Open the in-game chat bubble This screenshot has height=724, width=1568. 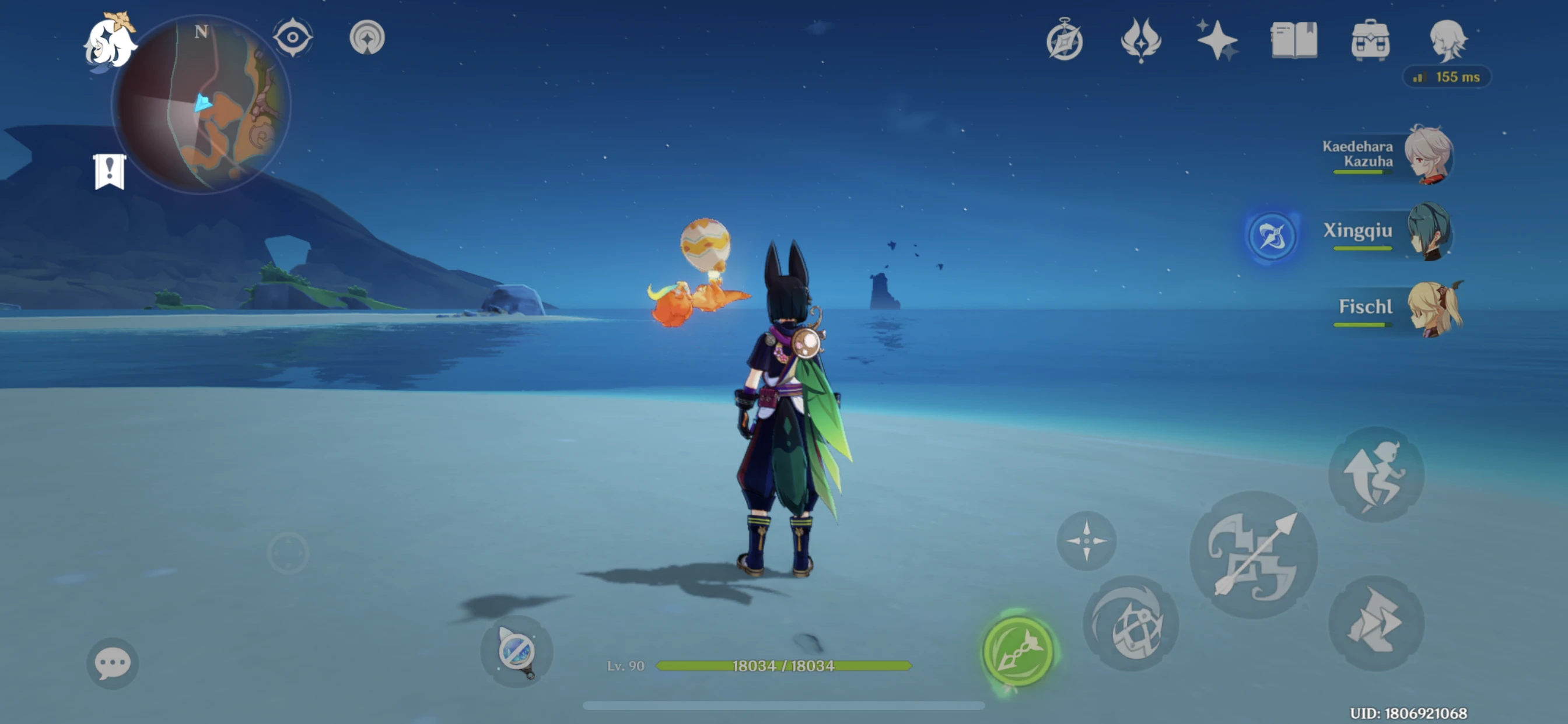111,662
